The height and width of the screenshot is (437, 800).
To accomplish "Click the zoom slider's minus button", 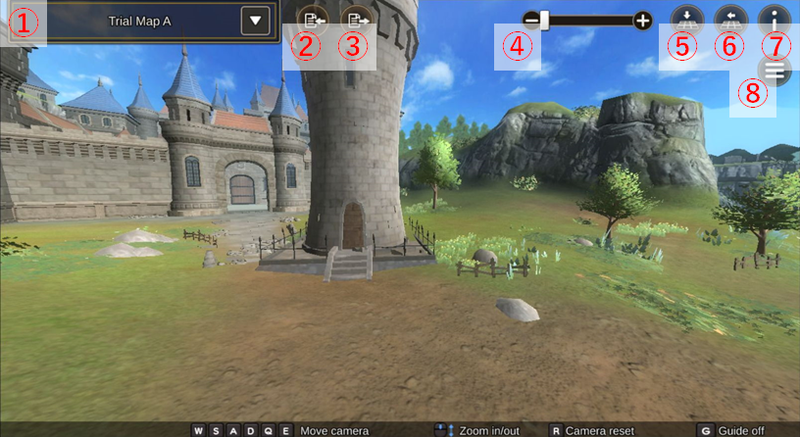I will [531, 19].
